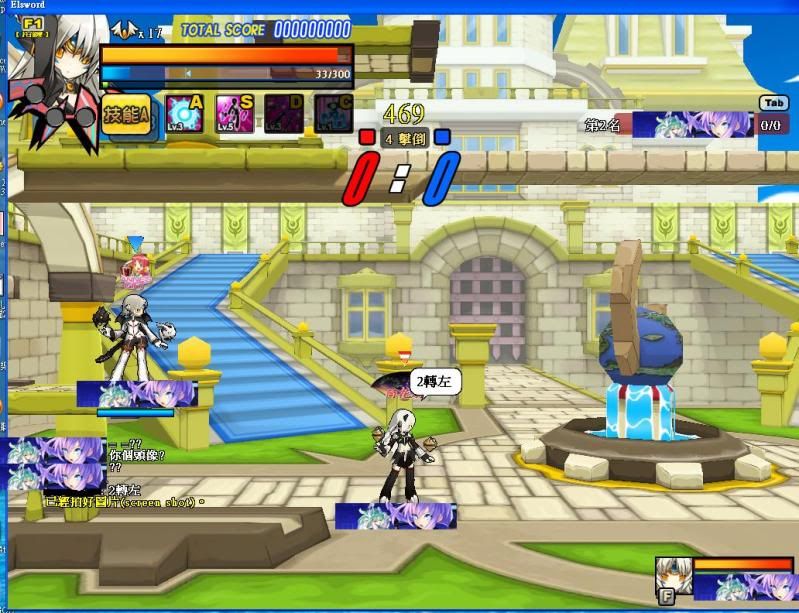Use the pink skill in slot S
799x613 pixels.
point(235,115)
